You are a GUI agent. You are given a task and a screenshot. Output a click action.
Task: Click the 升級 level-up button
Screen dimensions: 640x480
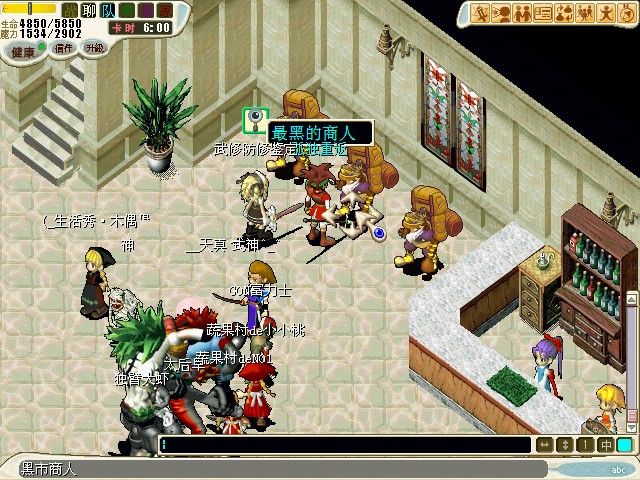click(95, 47)
